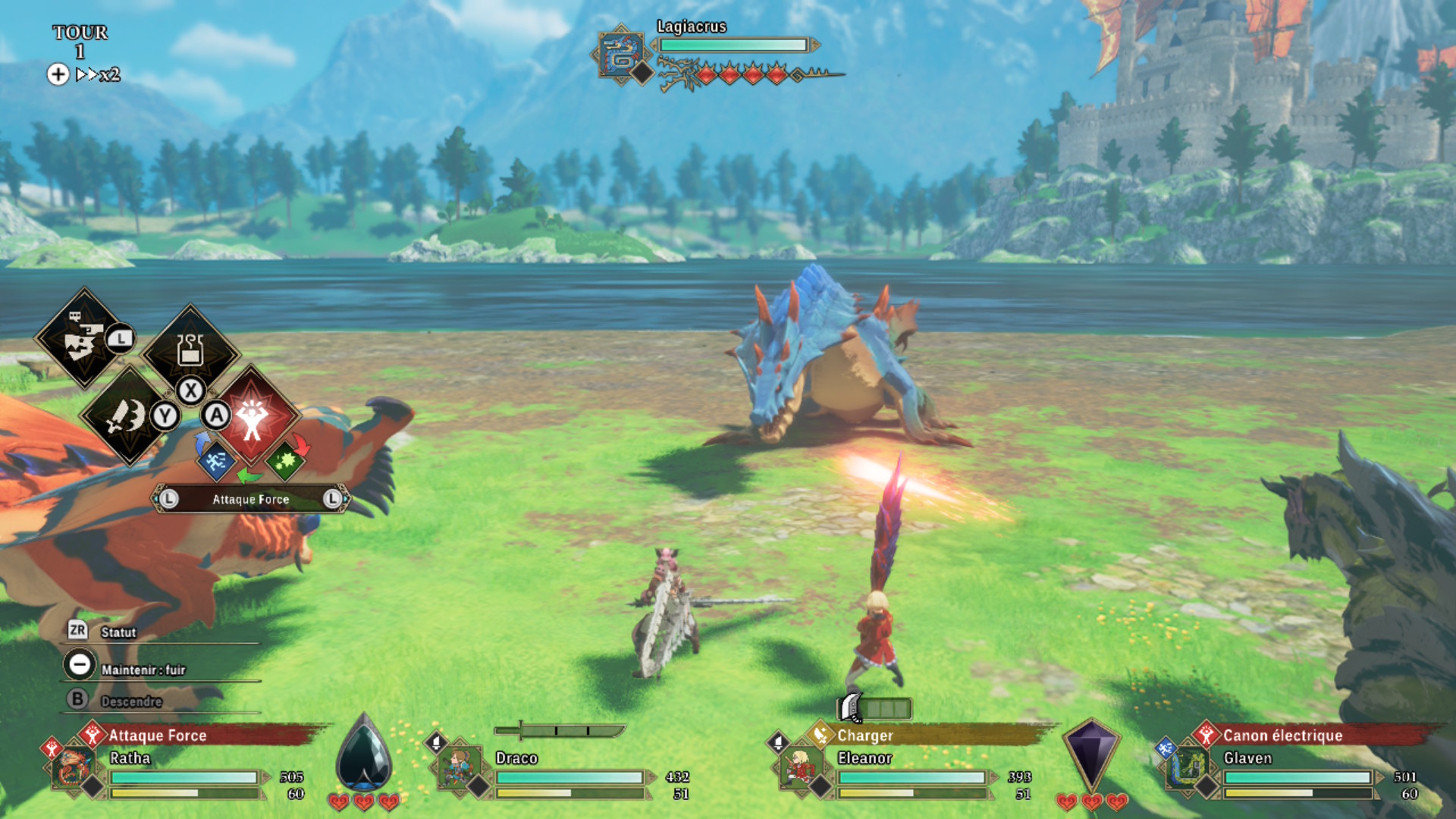Open the item pouch command
Image resolution: width=1456 pixels, height=819 pixels.
(x=190, y=350)
